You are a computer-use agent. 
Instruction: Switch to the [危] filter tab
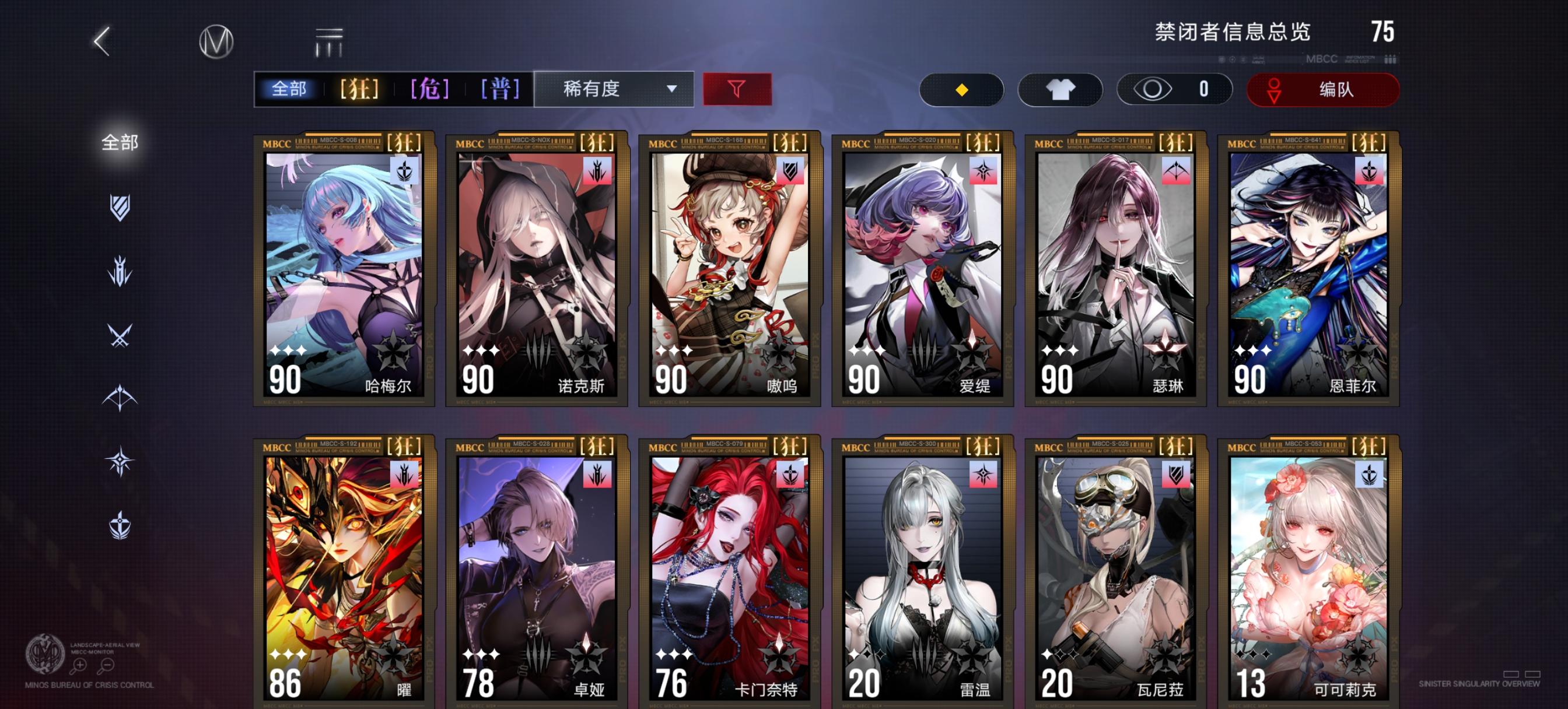(x=428, y=89)
